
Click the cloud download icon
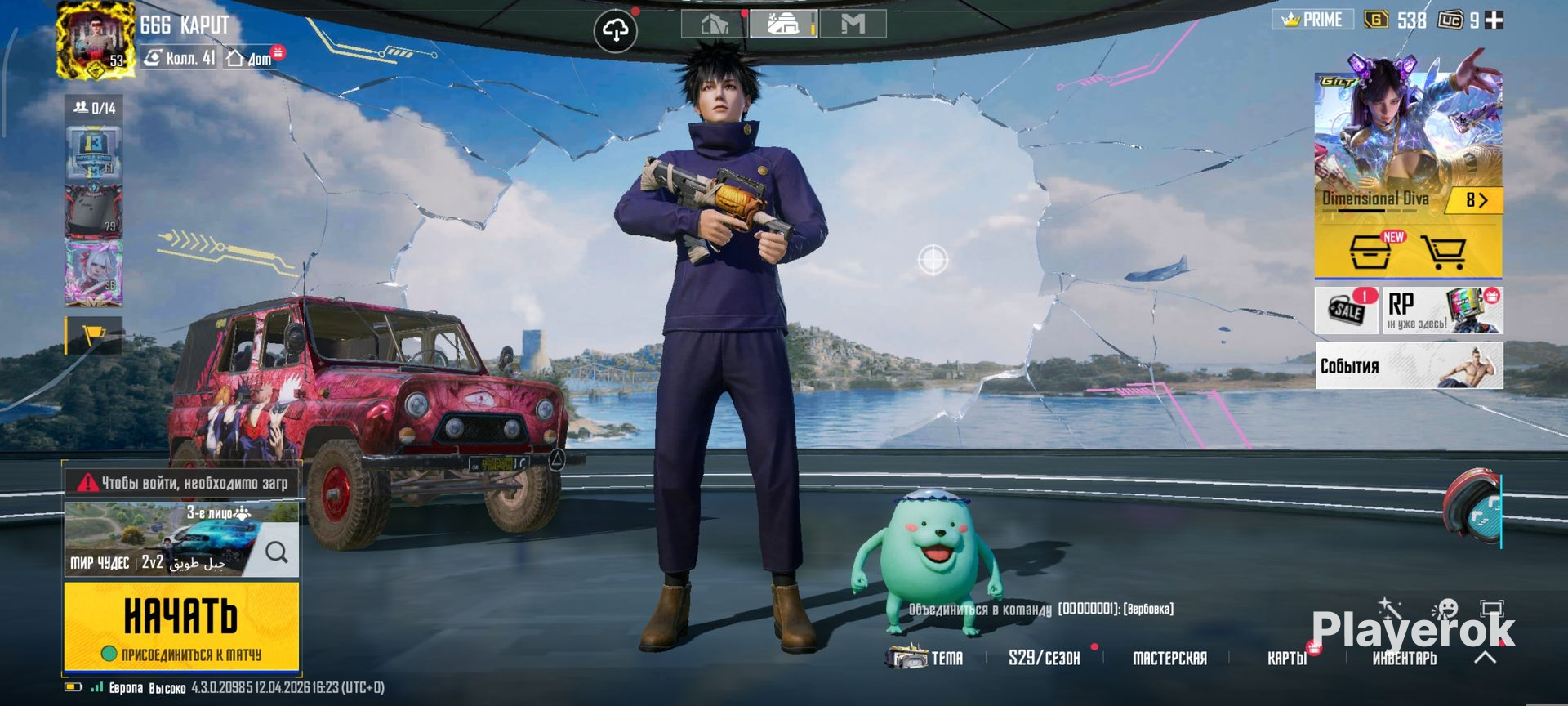[614, 31]
